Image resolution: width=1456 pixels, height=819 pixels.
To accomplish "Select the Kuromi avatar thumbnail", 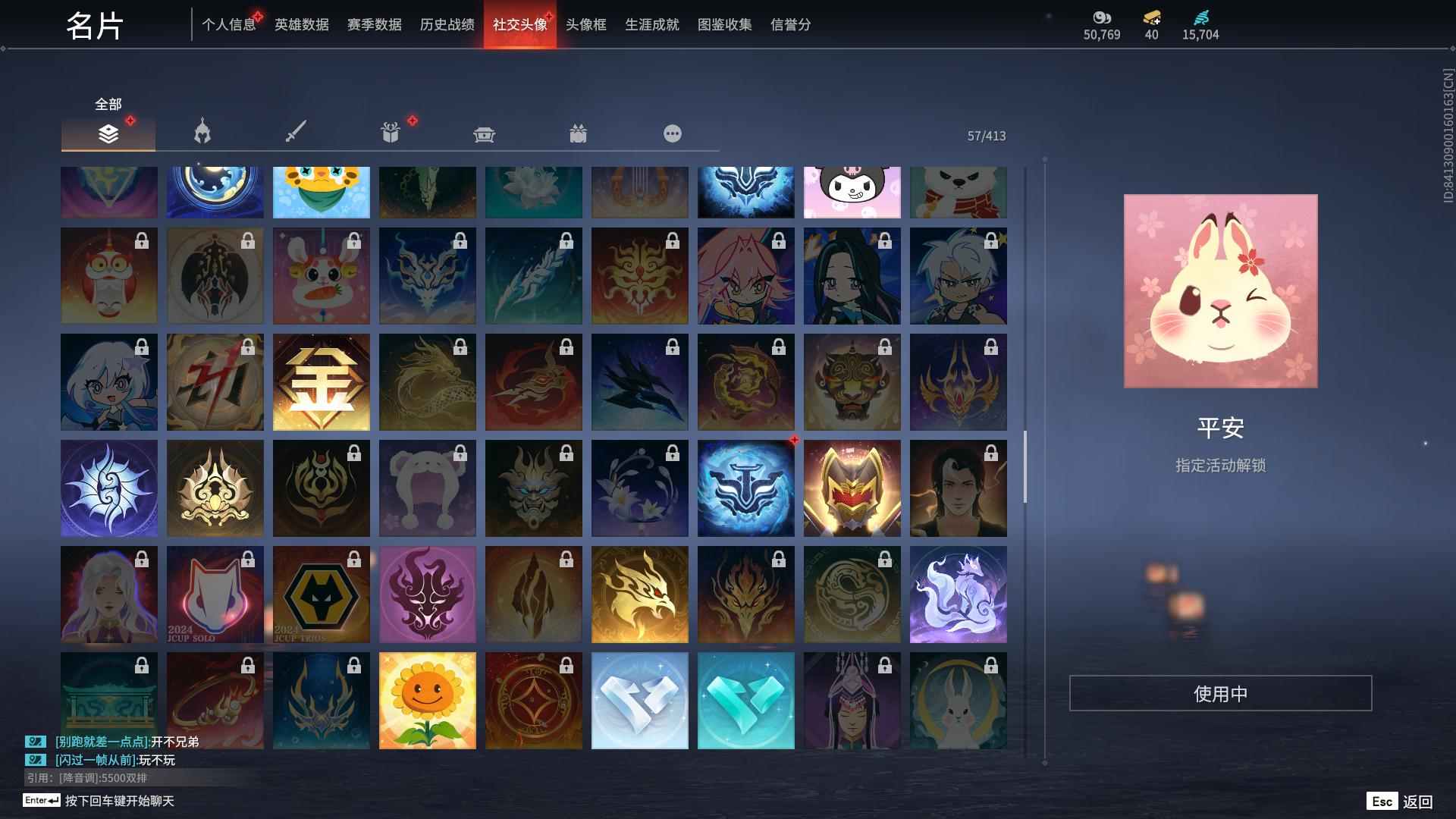I will [x=852, y=191].
